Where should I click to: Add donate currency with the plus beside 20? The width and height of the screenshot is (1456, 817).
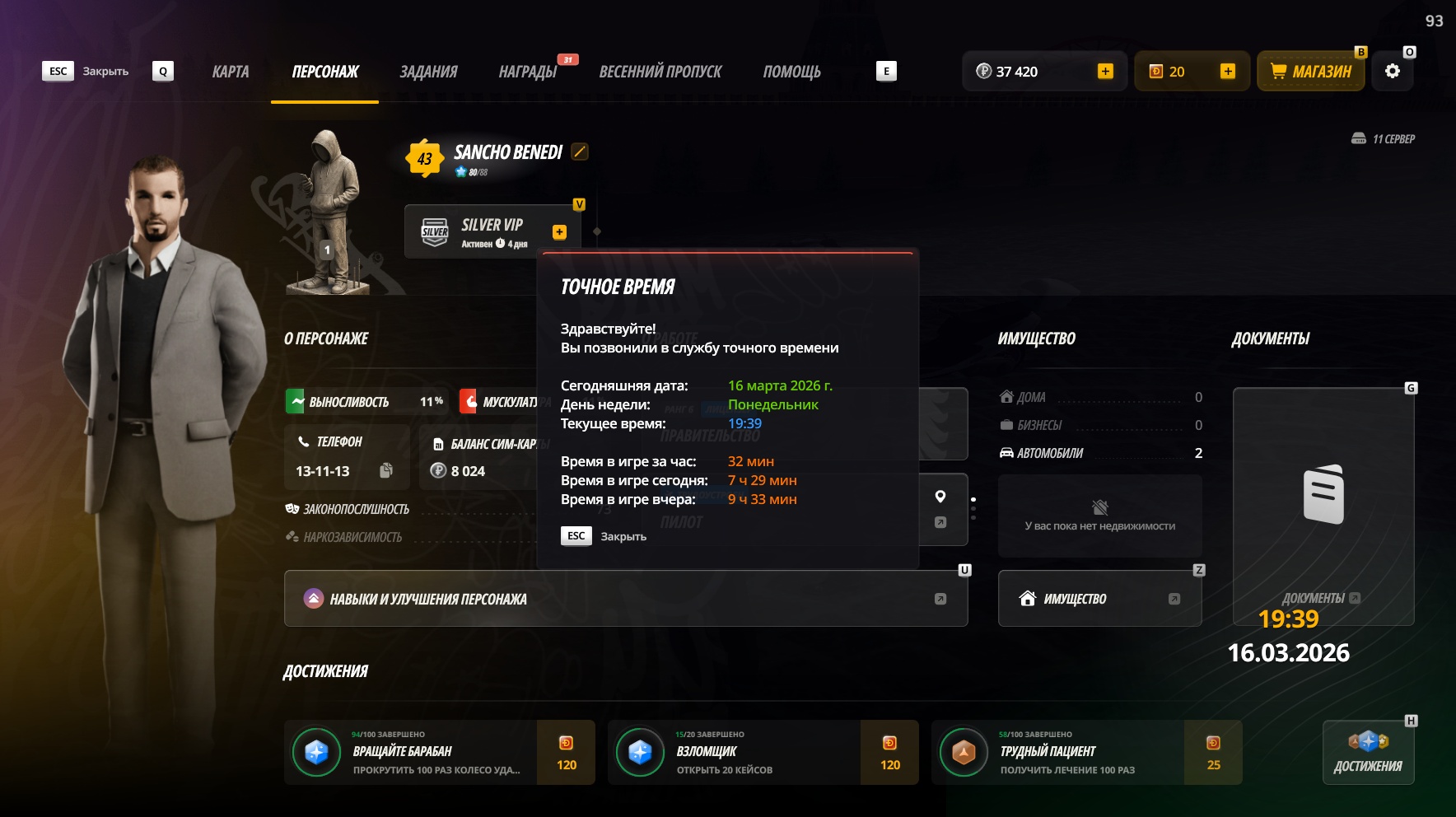(x=1228, y=72)
